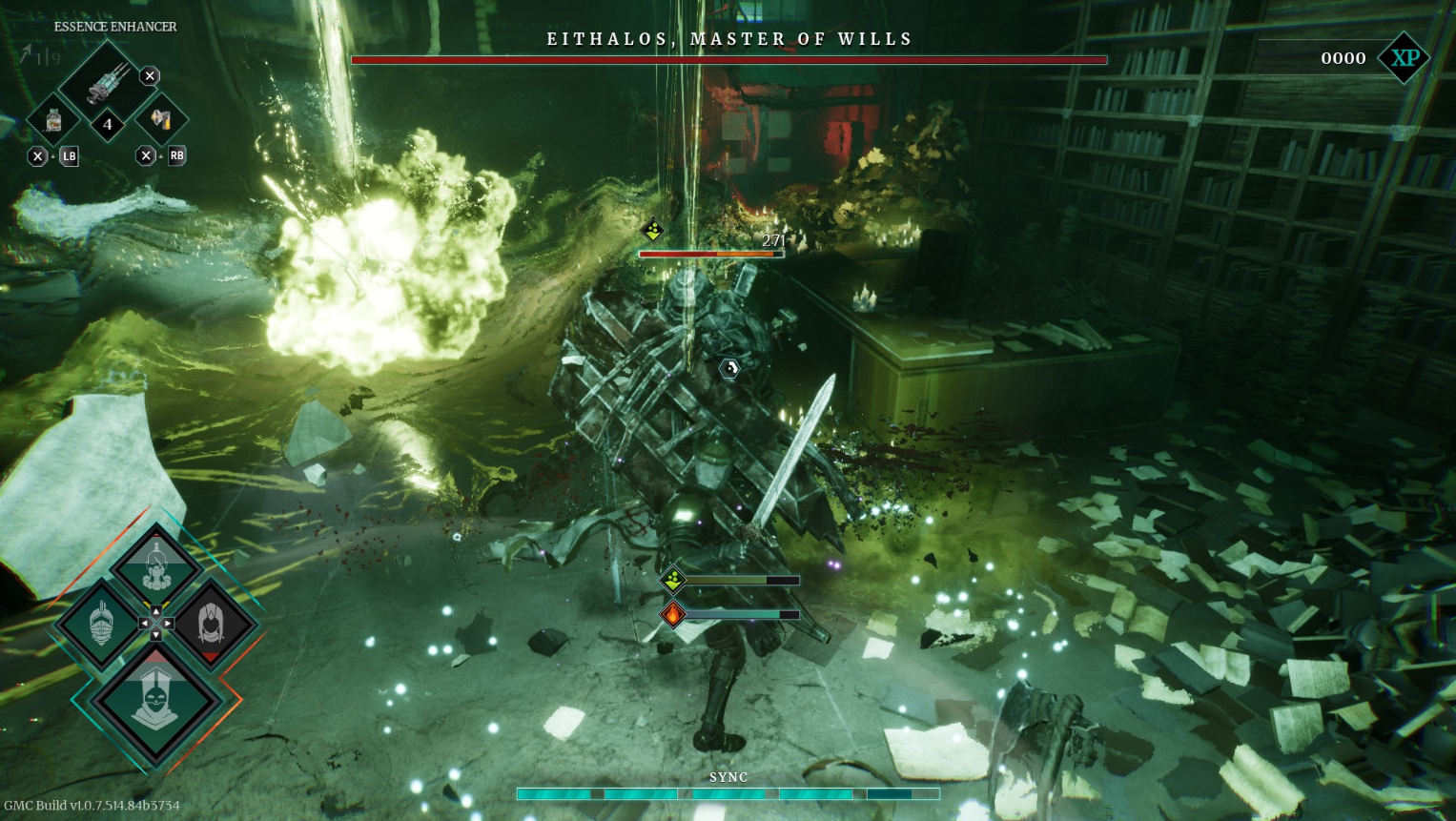Click the ESSENCE ENHANCER panel label

point(114,27)
